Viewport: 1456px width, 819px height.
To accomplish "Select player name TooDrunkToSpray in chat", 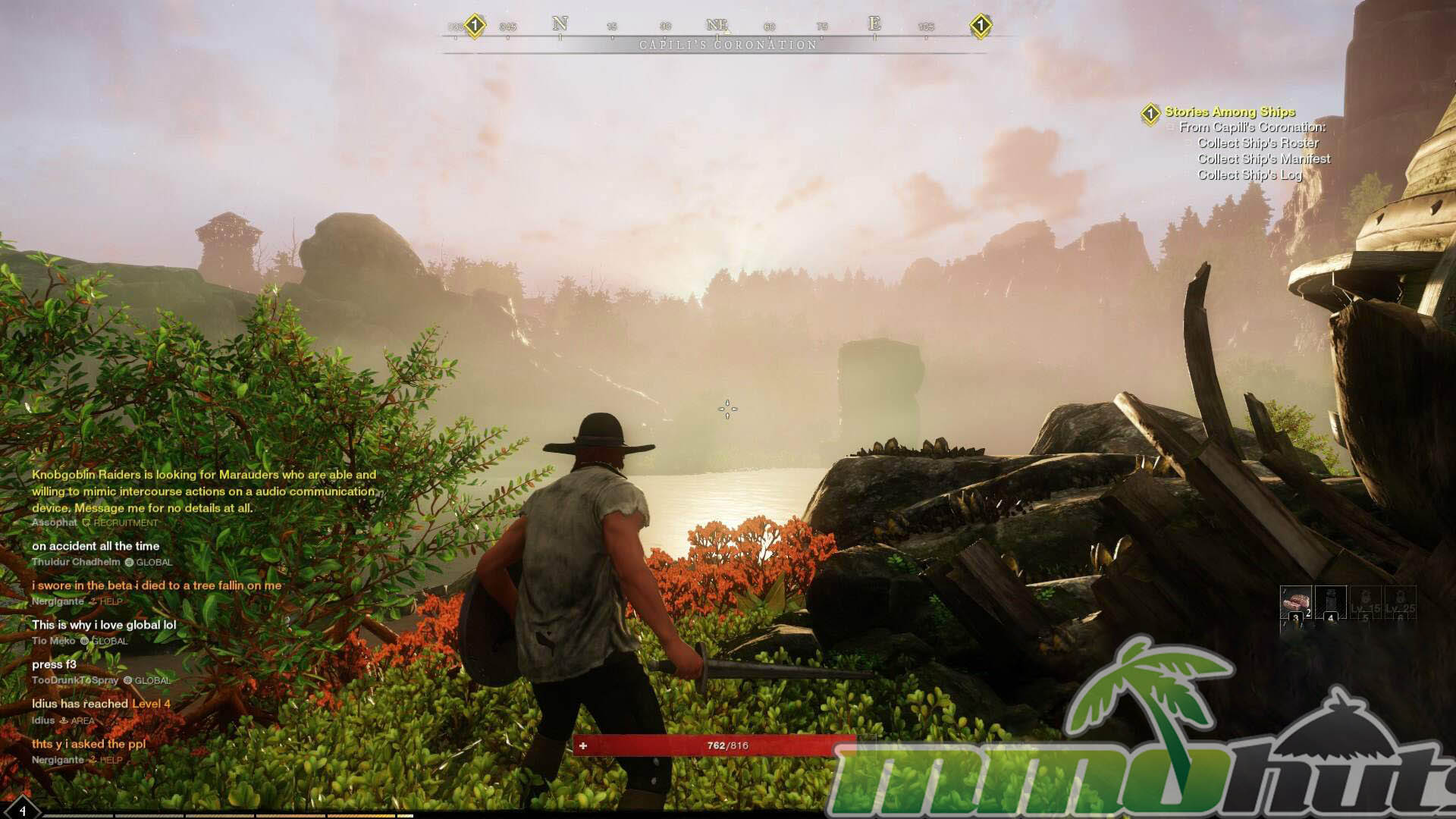I will (x=75, y=680).
